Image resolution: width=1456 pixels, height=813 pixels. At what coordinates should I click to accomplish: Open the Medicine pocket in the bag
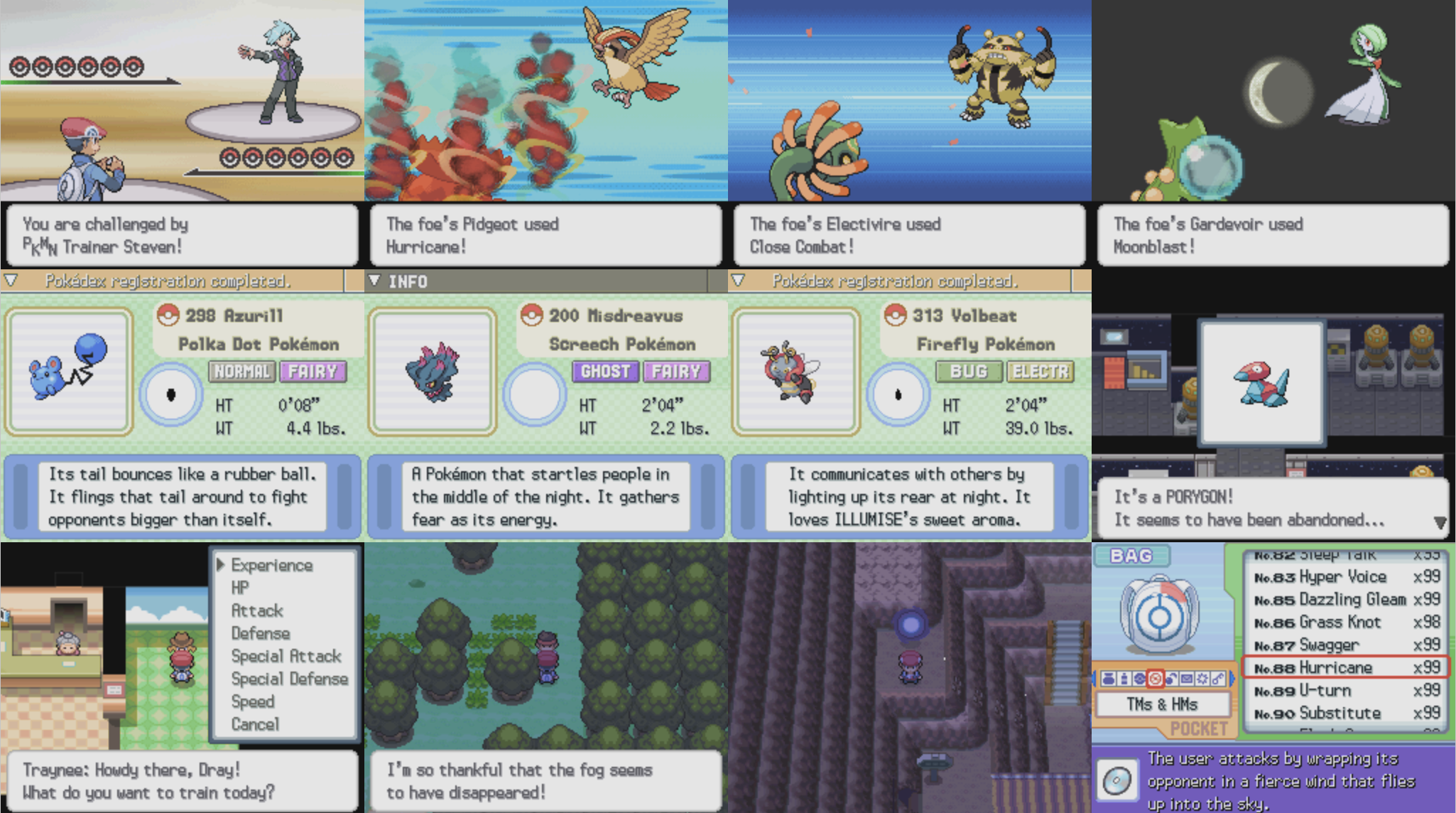tap(1125, 679)
